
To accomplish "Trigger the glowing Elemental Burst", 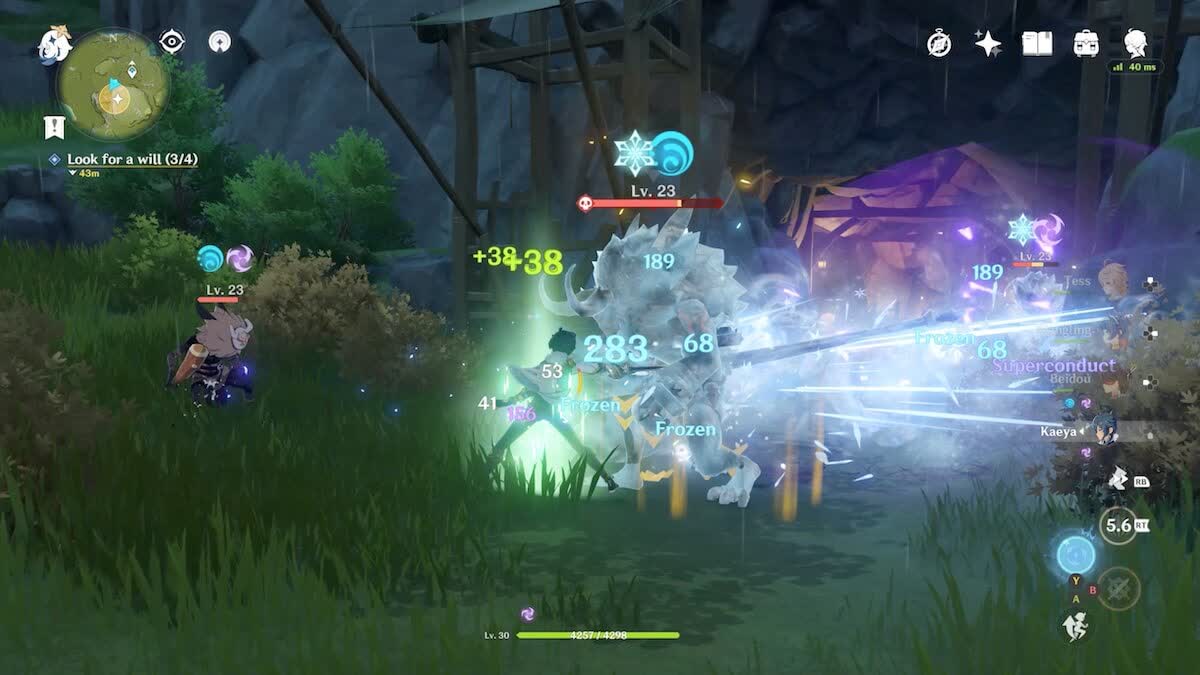I will click(x=1076, y=553).
